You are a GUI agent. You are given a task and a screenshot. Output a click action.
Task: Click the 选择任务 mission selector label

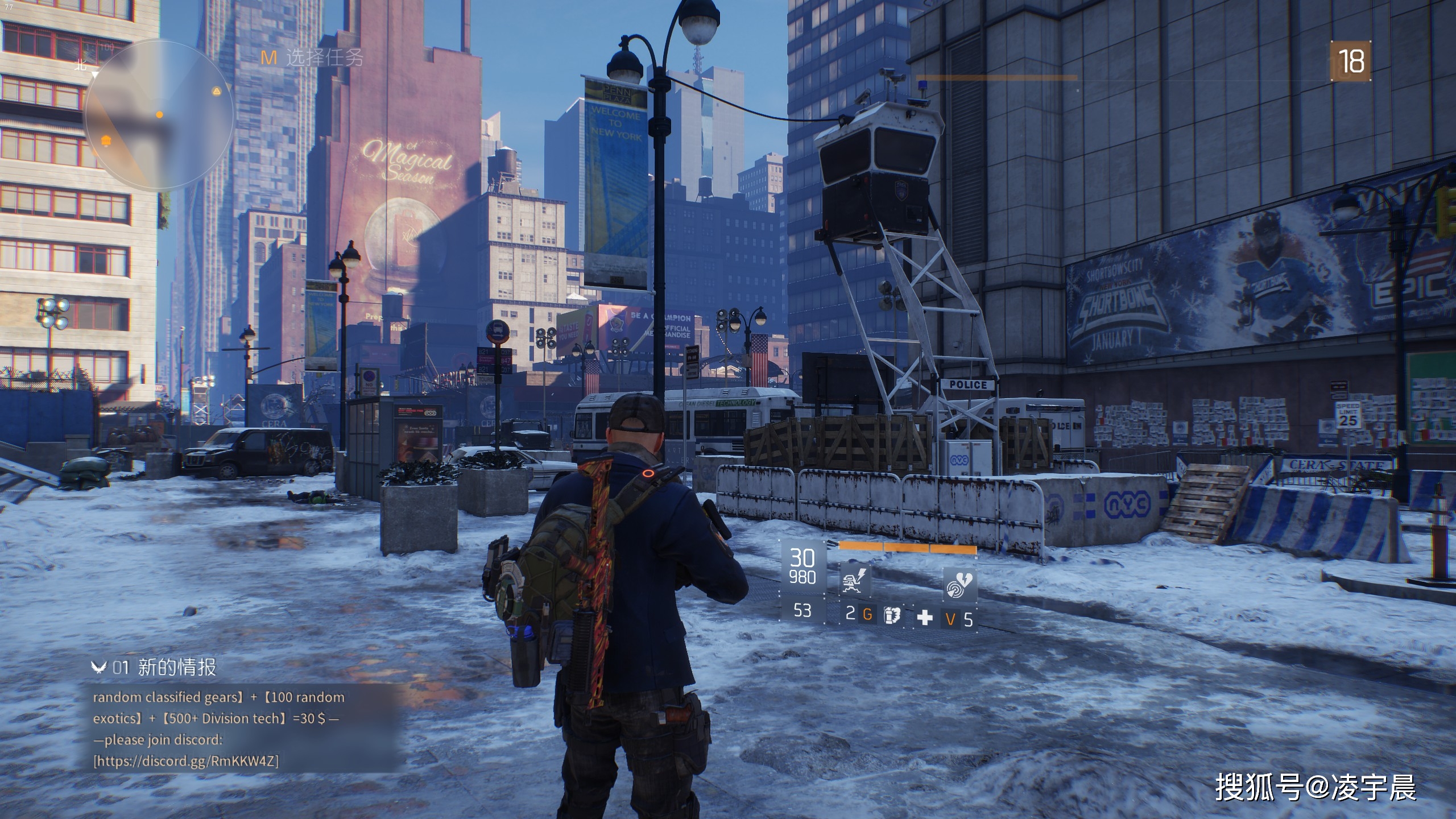click(x=324, y=57)
